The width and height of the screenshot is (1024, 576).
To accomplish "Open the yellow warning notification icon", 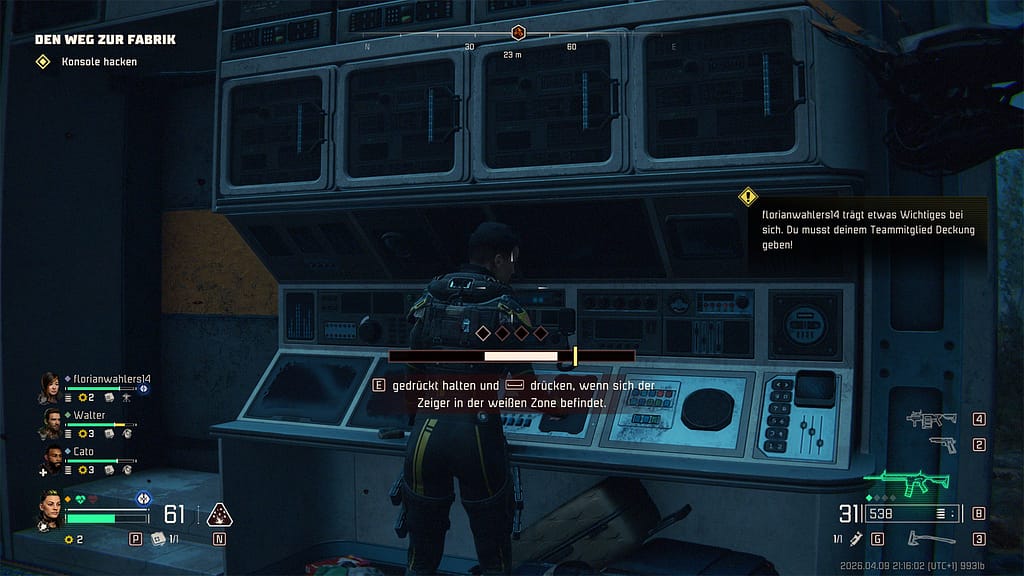I will pos(747,197).
